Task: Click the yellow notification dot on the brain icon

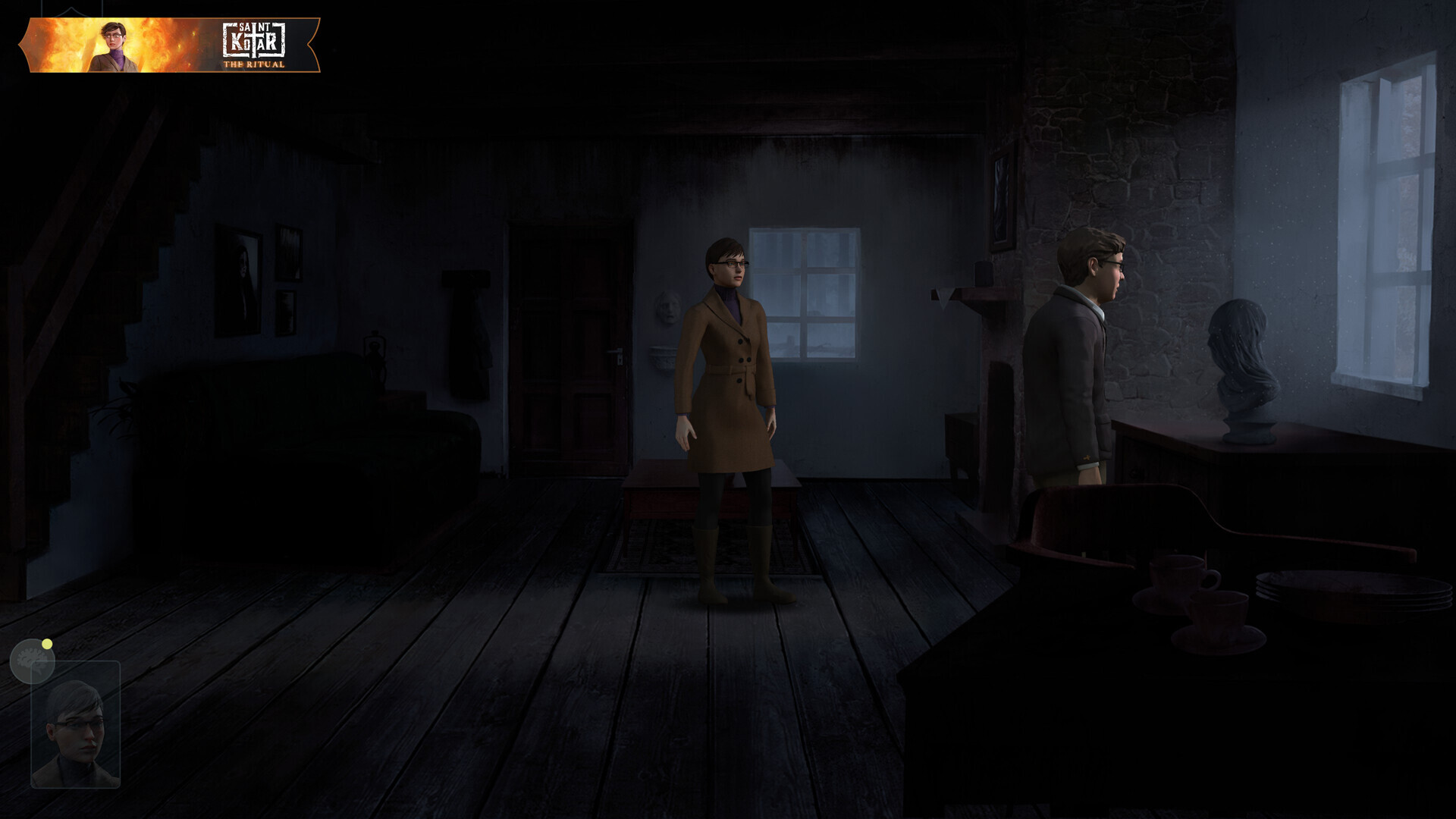Action: 48,644
